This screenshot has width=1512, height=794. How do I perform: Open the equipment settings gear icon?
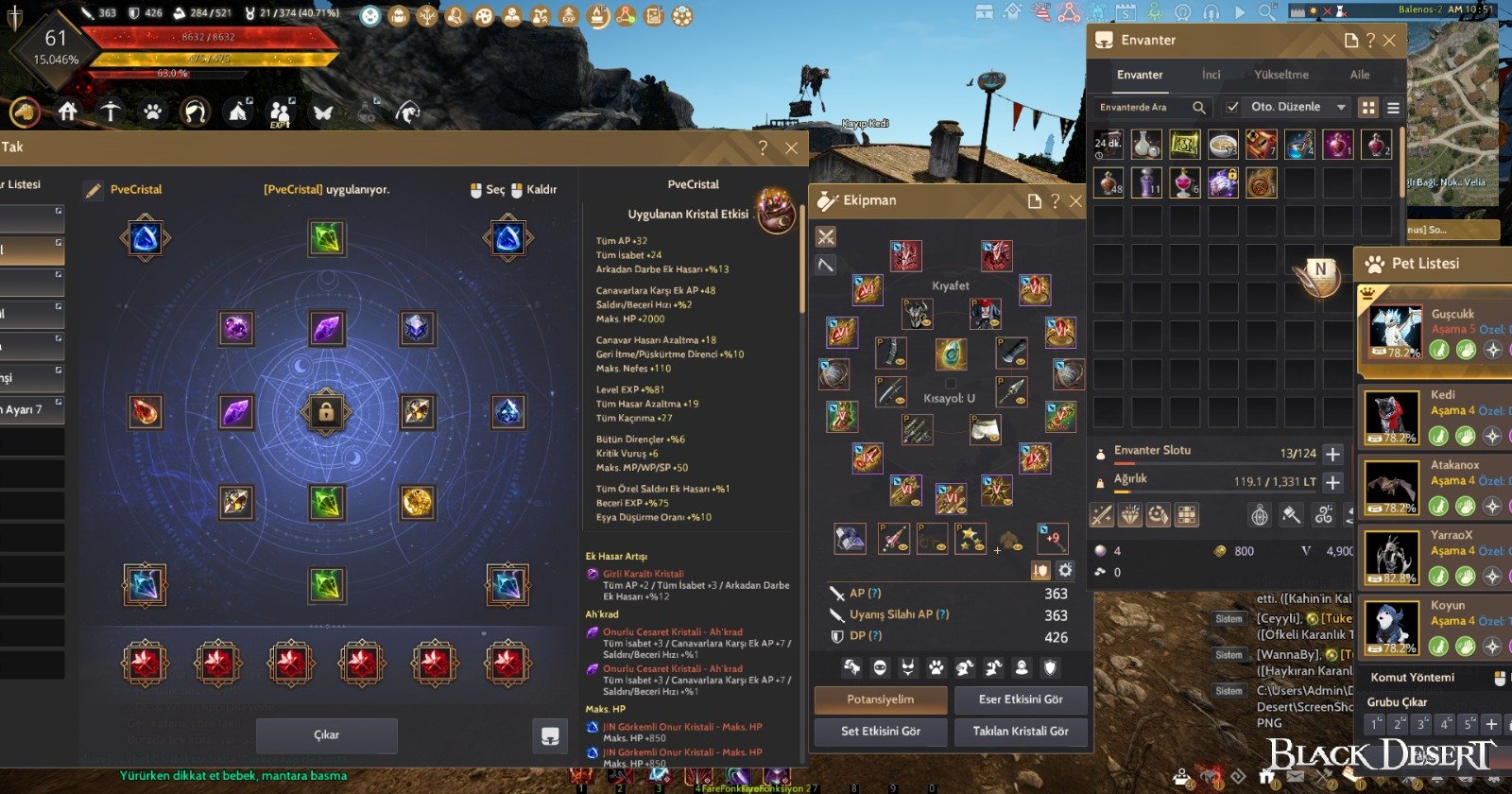coord(1065,570)
